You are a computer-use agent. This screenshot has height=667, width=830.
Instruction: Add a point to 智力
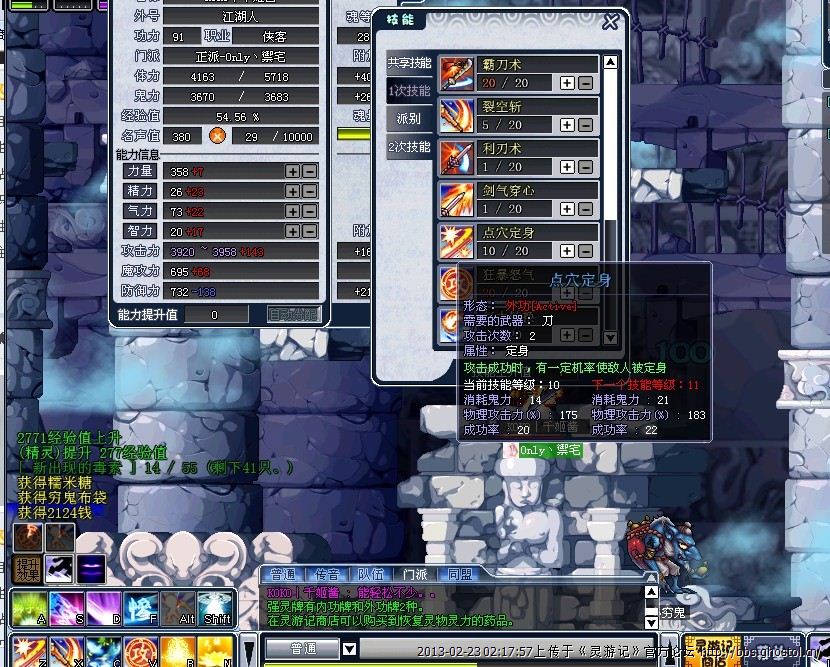[x=293, y=231]
